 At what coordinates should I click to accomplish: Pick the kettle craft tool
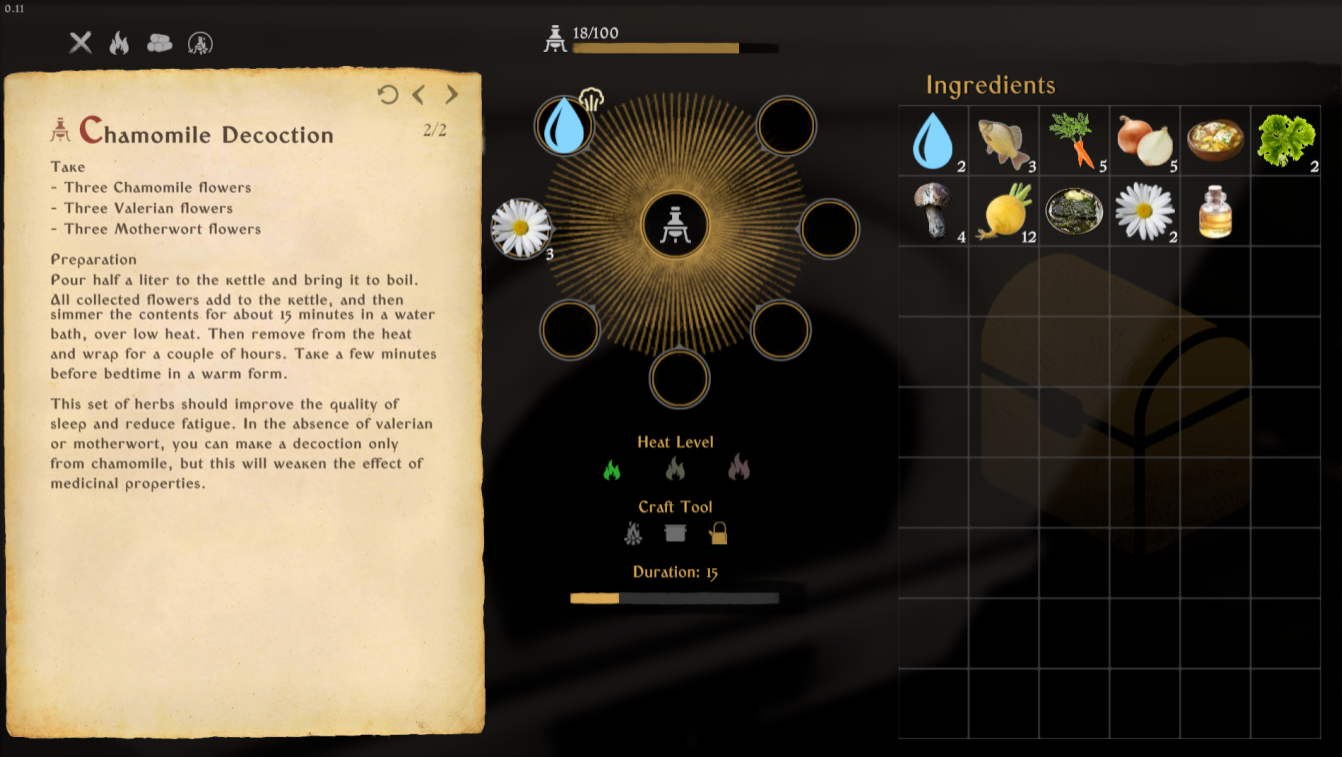718,533
